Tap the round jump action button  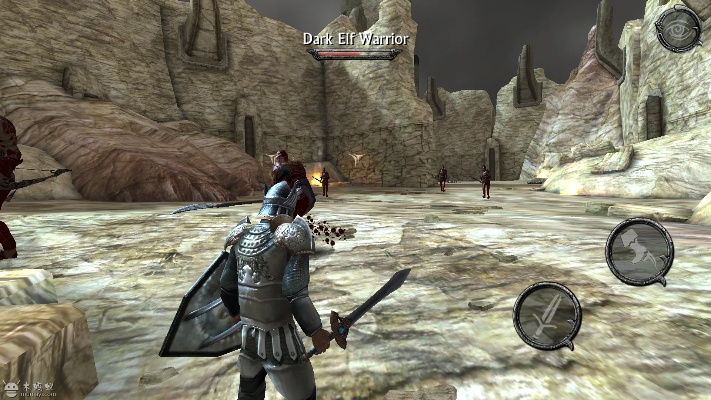(x=639, y=251)
